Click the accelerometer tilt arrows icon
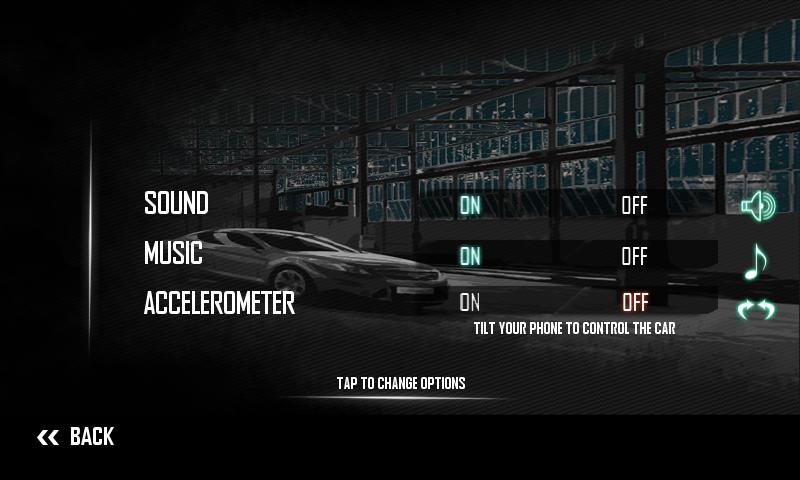 point(756,309)
